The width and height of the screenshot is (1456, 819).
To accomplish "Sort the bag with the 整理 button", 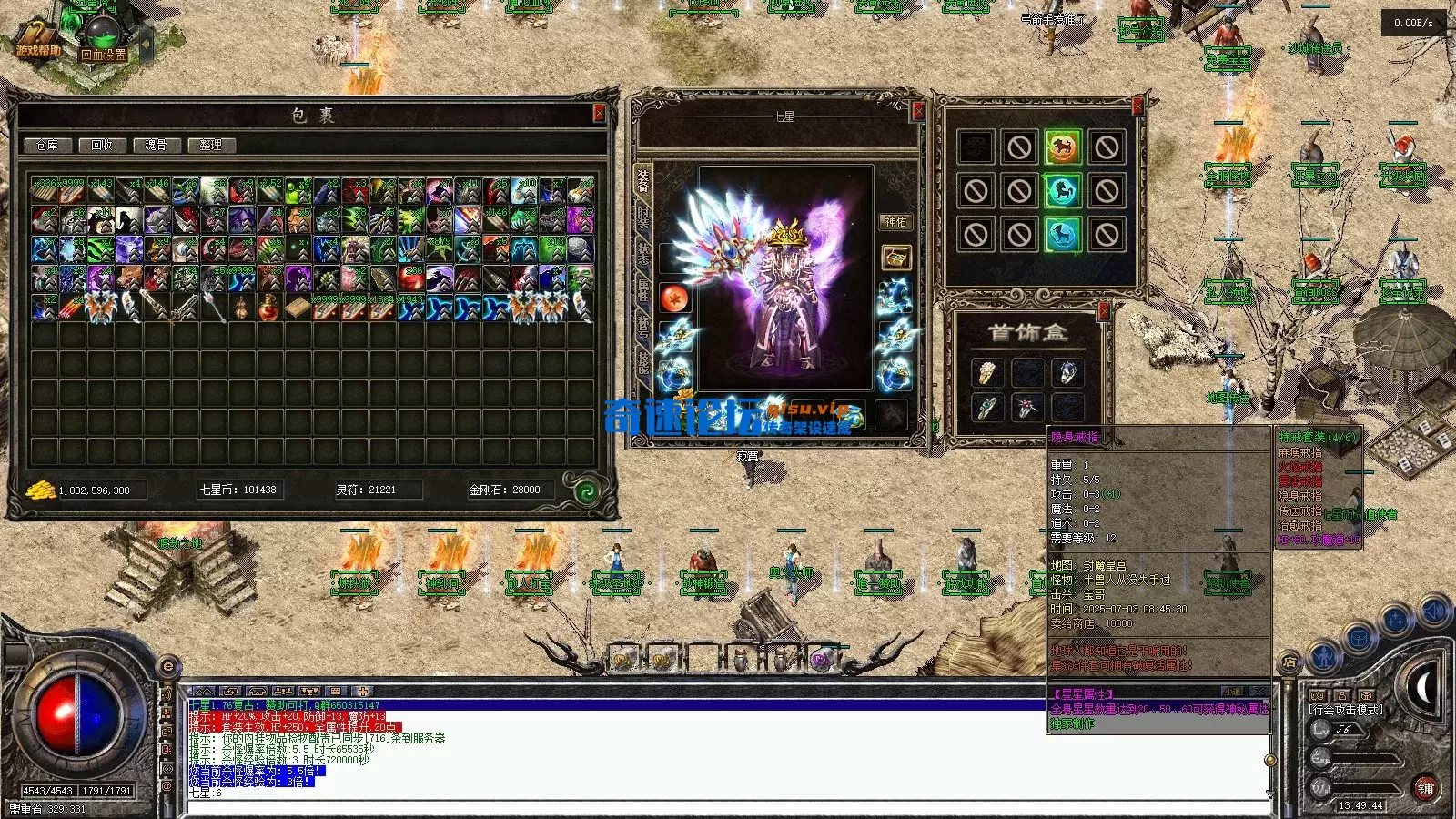I will pos(210,145).
